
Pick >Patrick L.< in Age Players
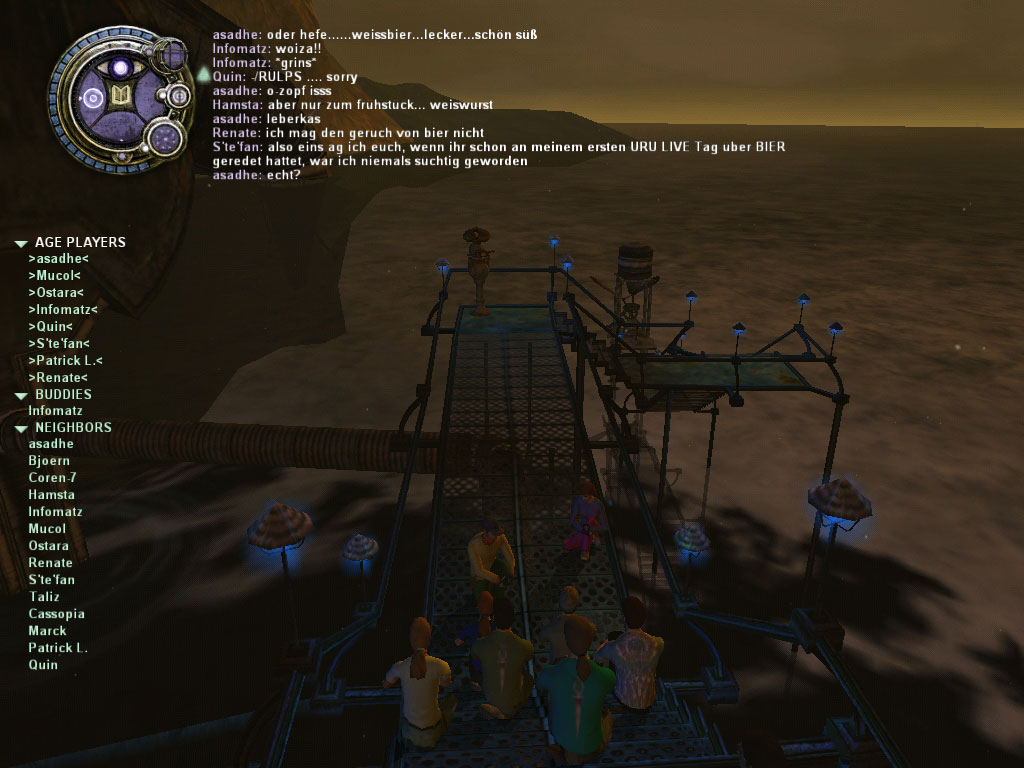[66, 361]
